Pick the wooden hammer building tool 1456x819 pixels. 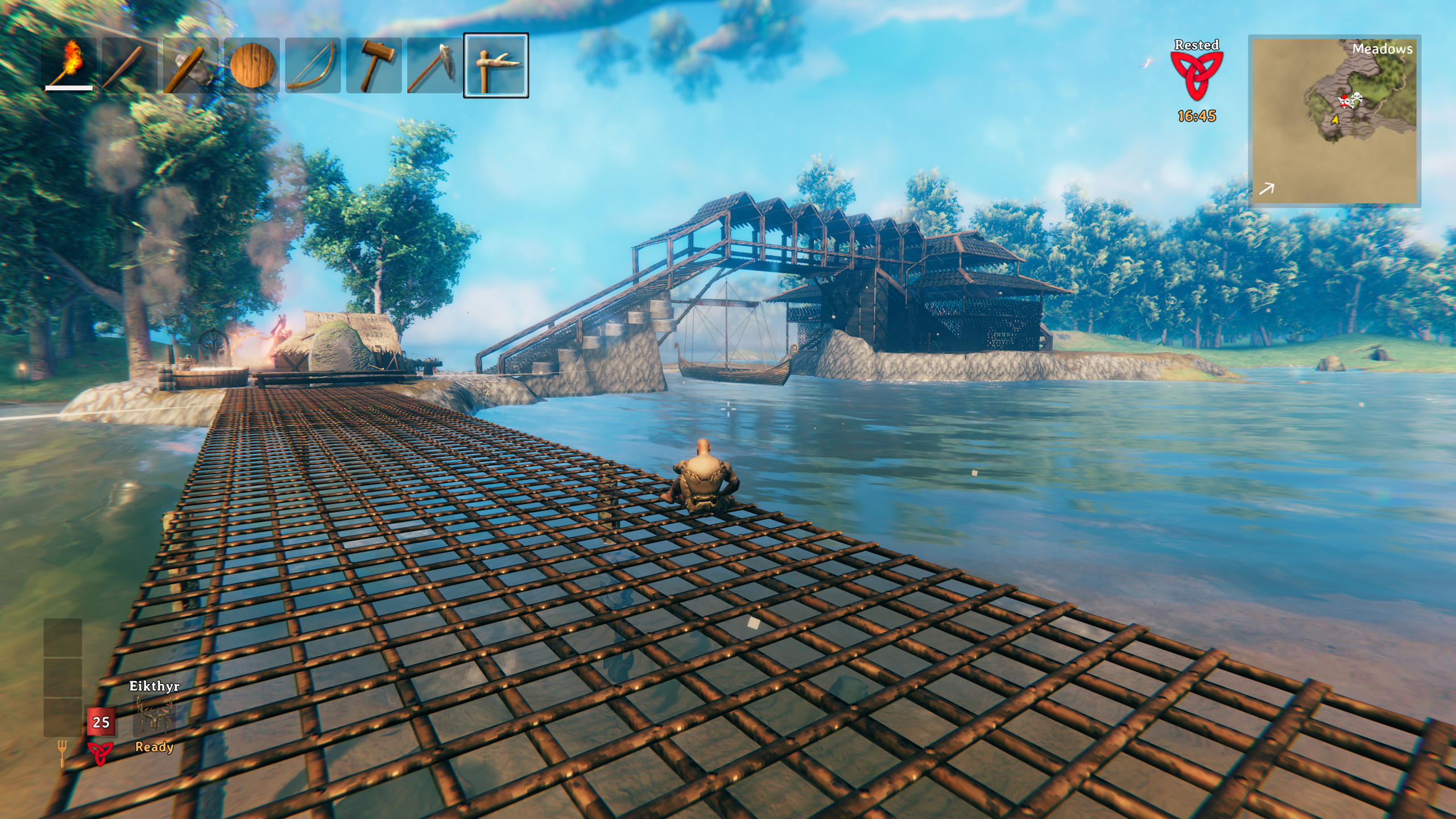(x=374, y=65)
